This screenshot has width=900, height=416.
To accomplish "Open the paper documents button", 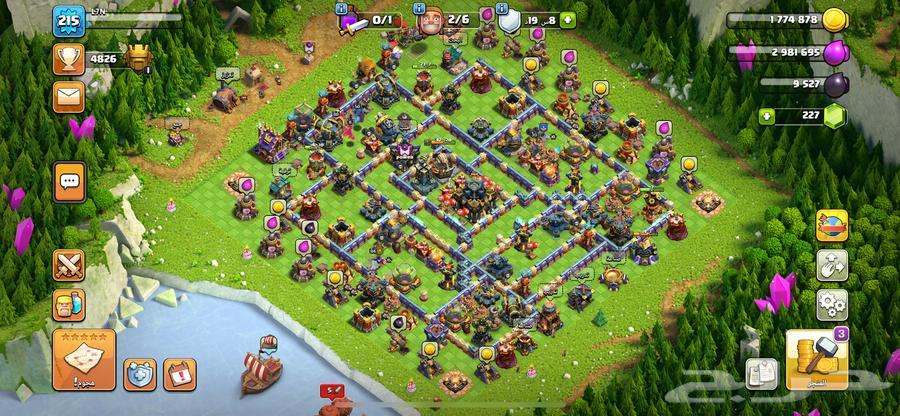I will (x=762, y=373).
